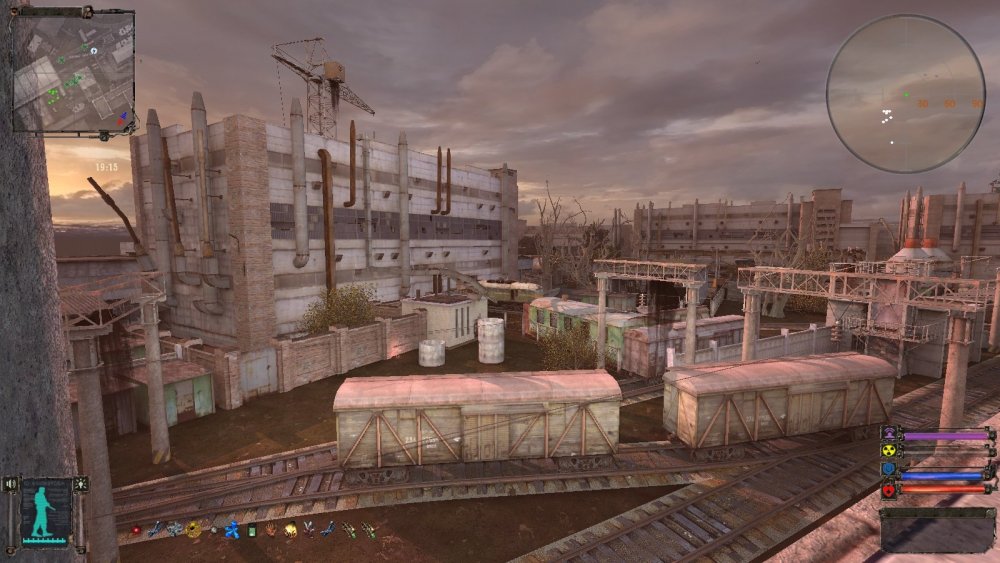1000x563 pixels.
Task: Open the square minimap in the corner
Action: click(73, 70)
